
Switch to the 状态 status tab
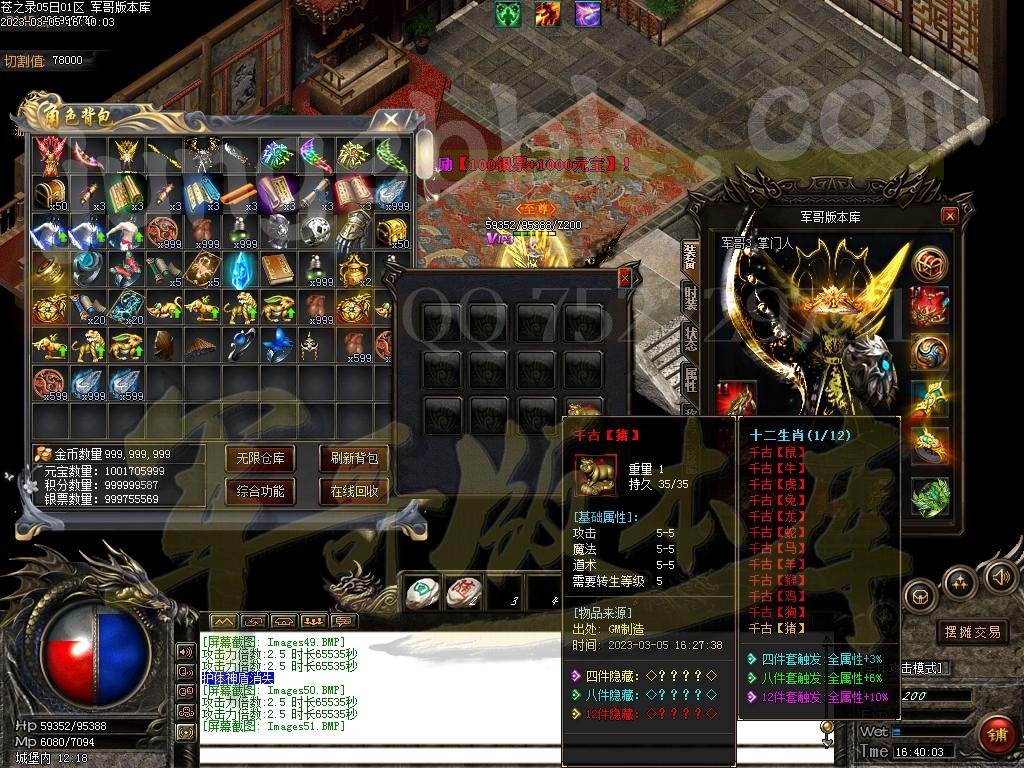691,338
